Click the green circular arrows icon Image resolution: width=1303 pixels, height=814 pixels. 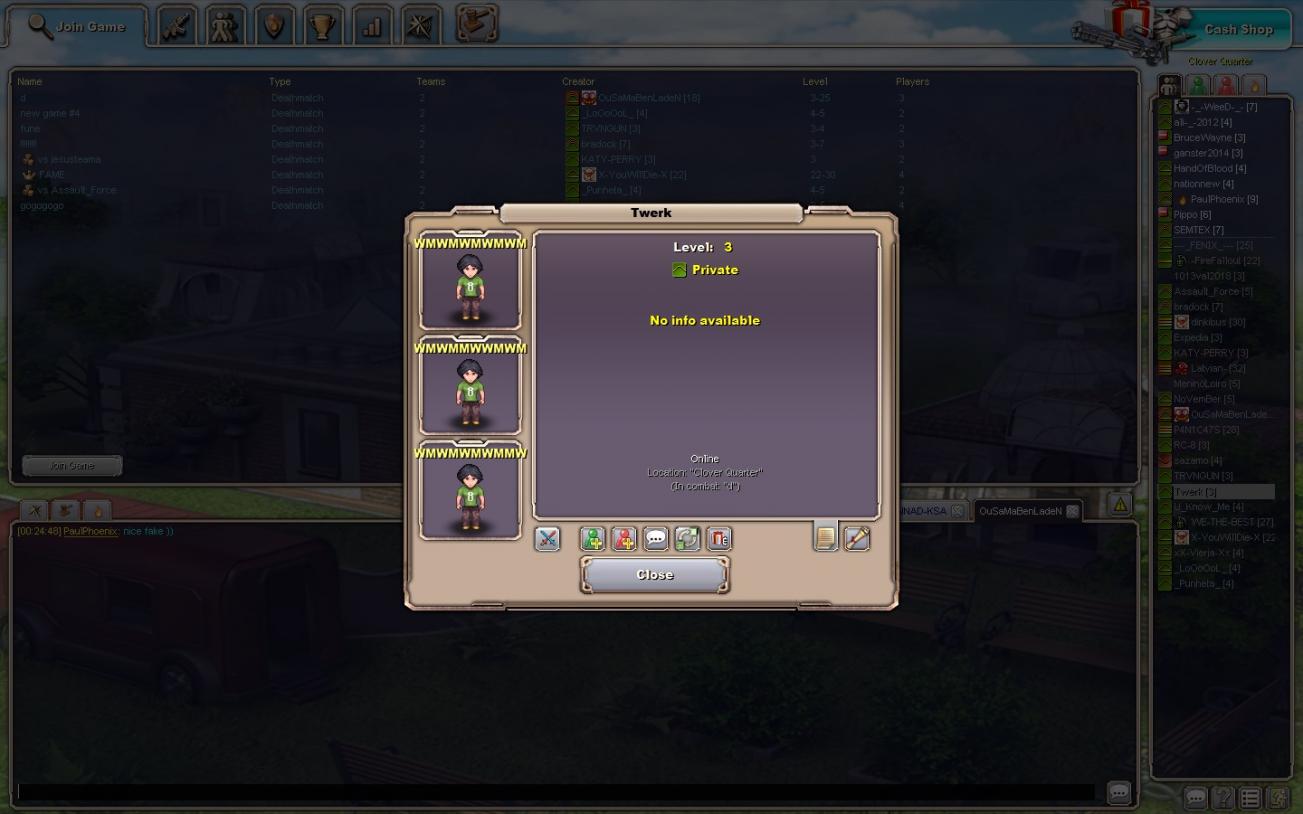687,539
